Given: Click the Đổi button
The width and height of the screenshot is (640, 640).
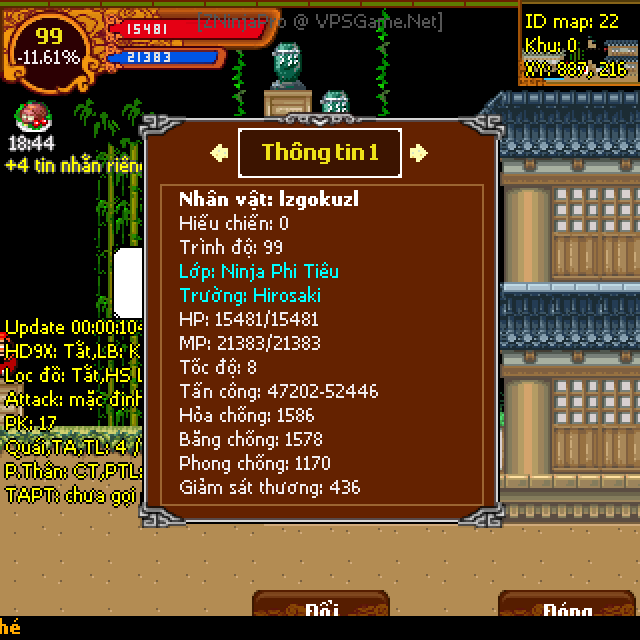Looking at the screenshot, I should click(320, 608).
